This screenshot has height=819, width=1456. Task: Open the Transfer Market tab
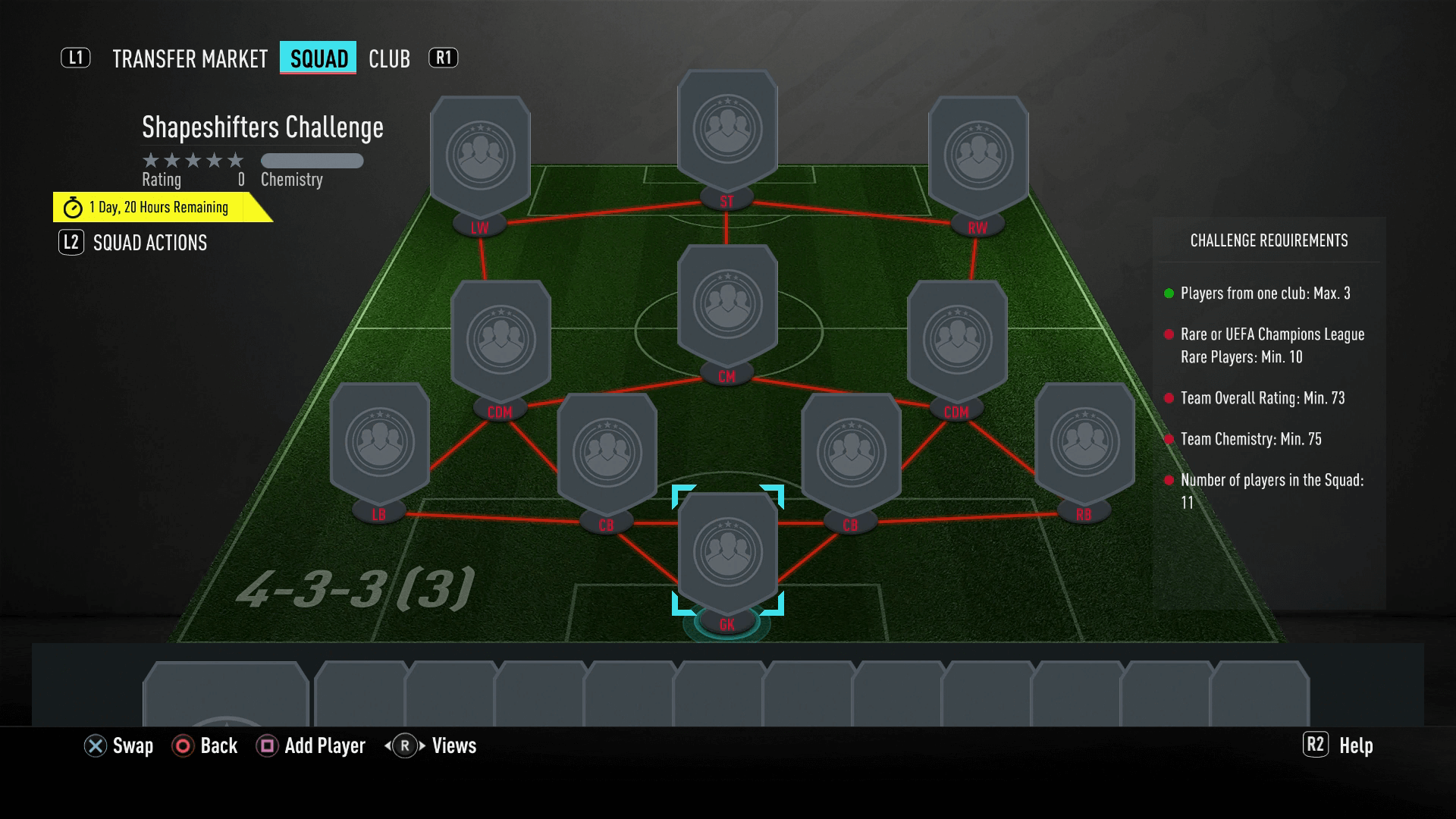coord(190,58)
